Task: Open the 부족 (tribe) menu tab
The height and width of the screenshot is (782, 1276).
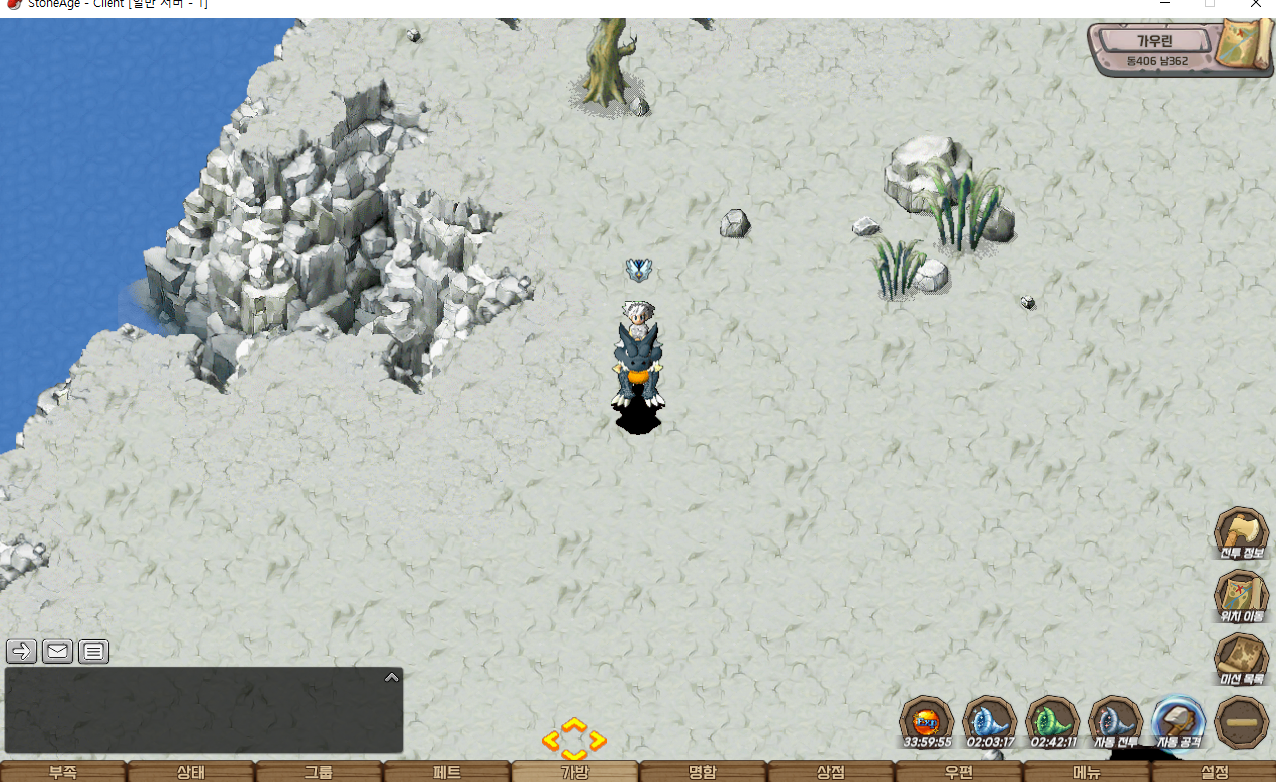Action: point(63,772)
